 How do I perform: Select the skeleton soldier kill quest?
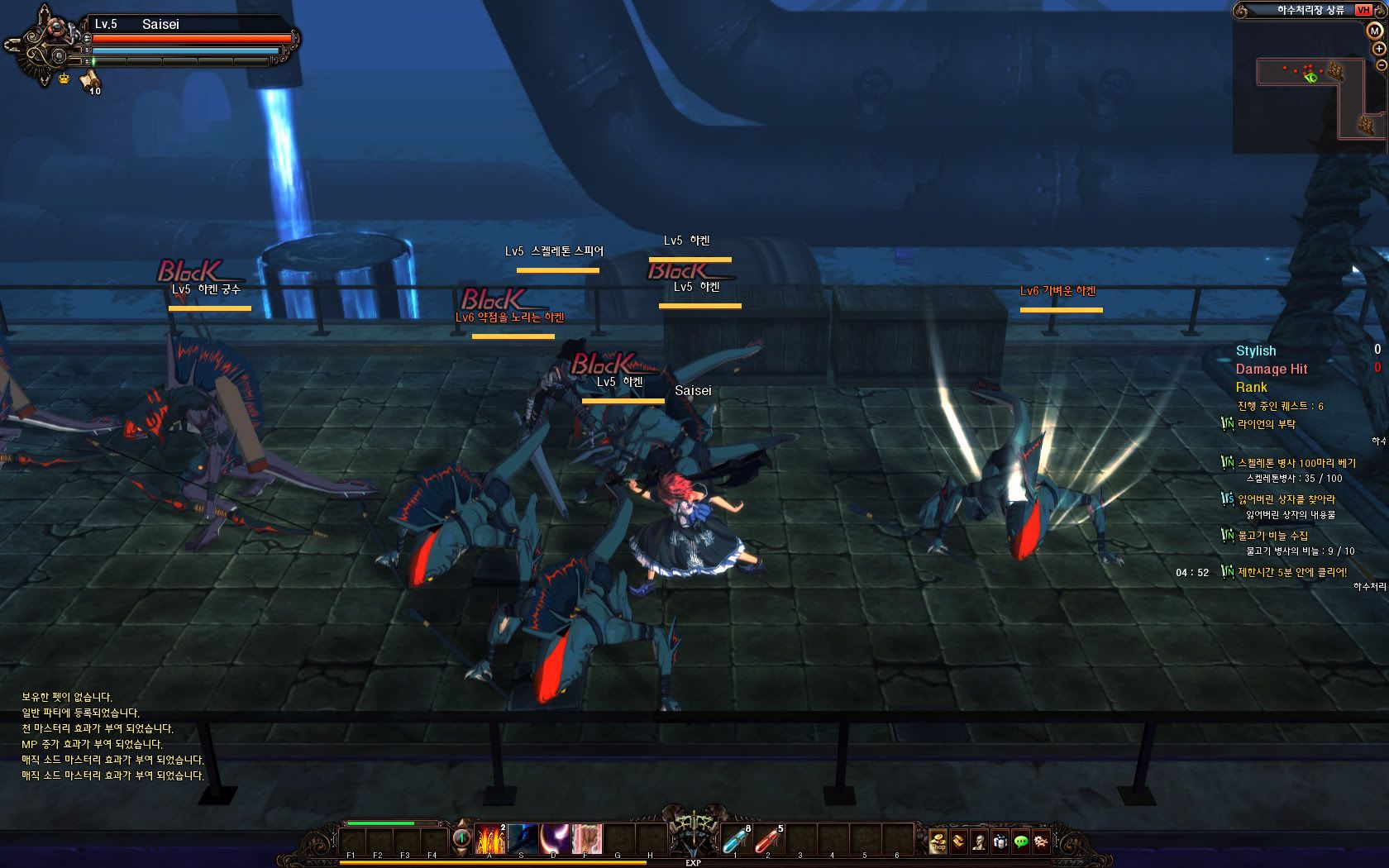pos(1296,463)
